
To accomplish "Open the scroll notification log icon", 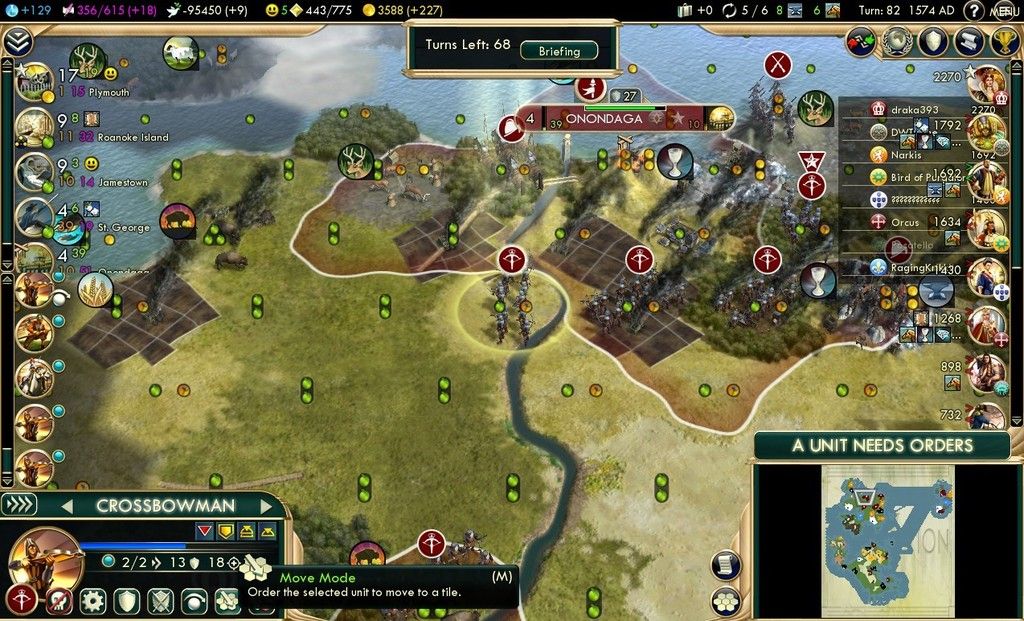I will click(968, 42).
